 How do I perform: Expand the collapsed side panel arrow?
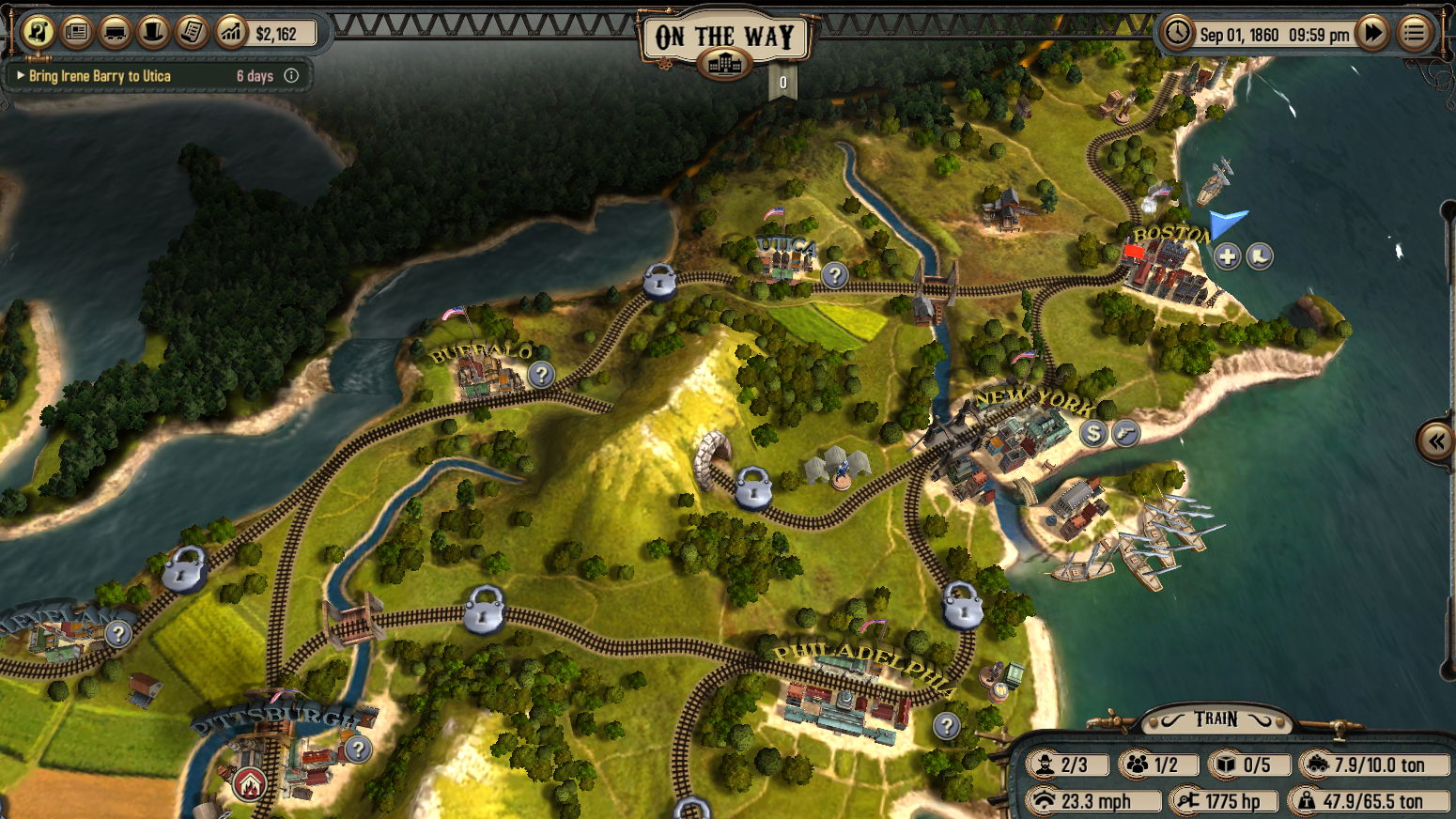pos(1435,440)
